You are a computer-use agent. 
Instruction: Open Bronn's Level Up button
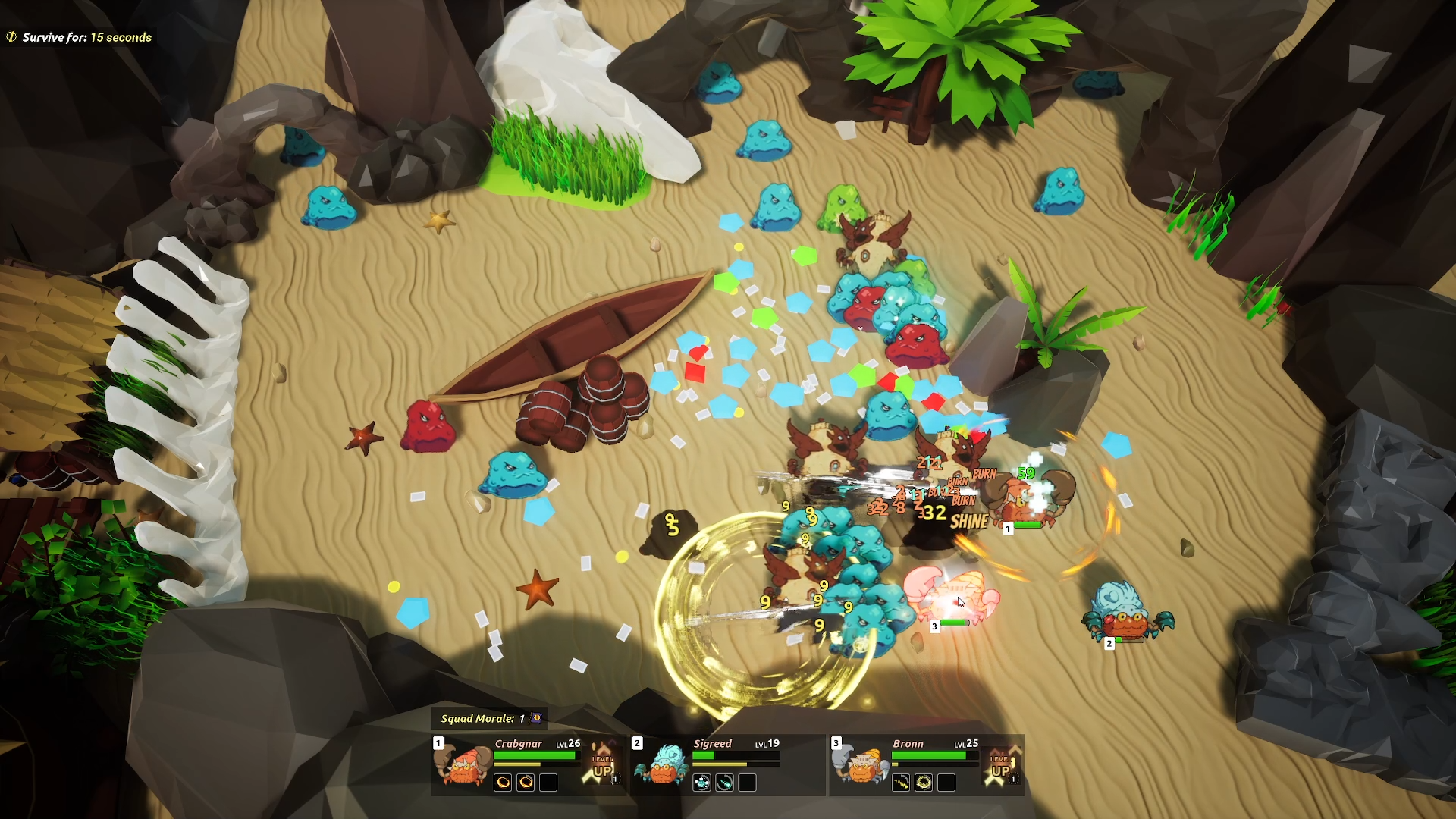coord(1001,764)
